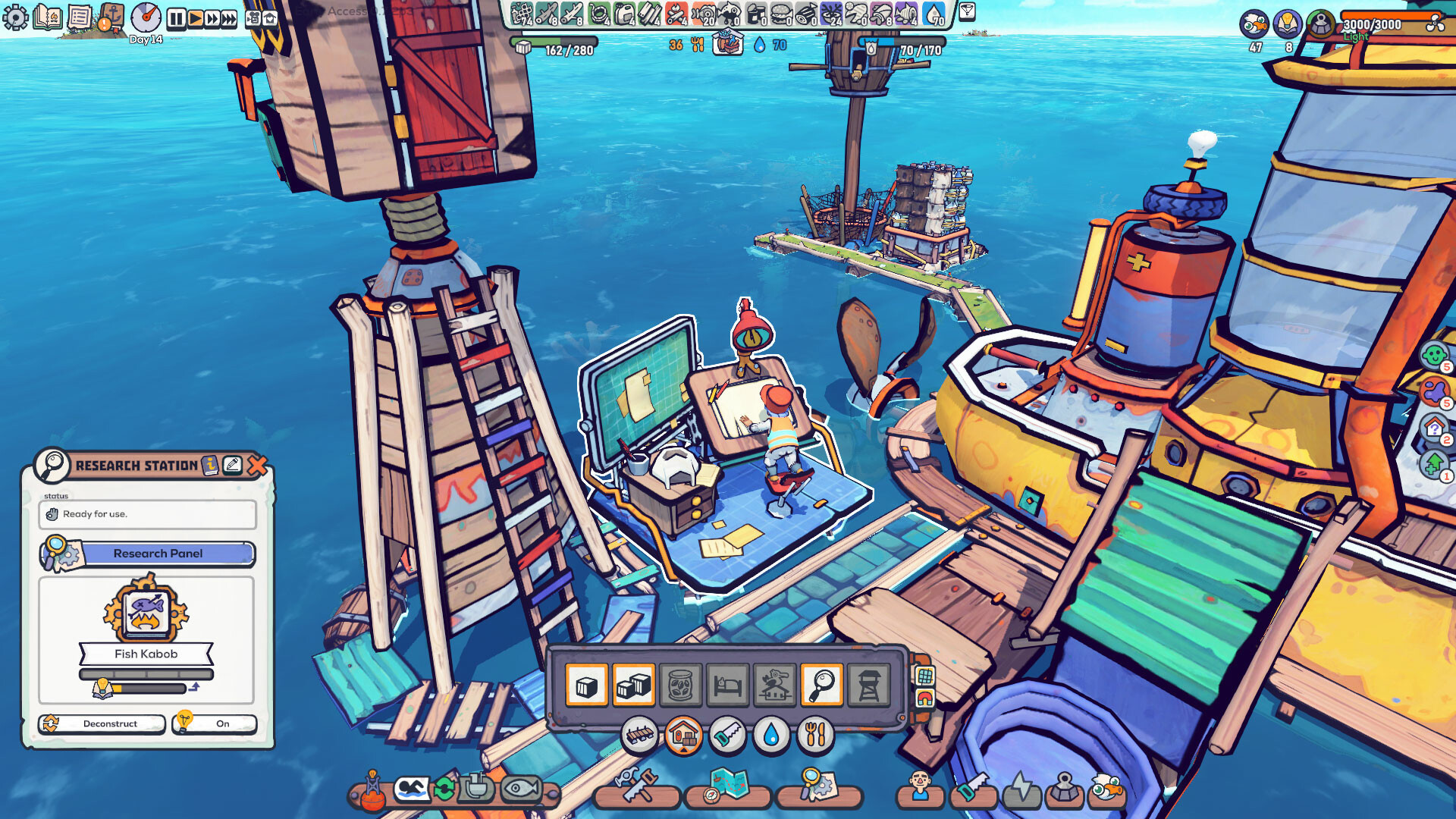Click the Deconstruct button
The width and height of the screenshot is (1456, 819).
[102, 724]
